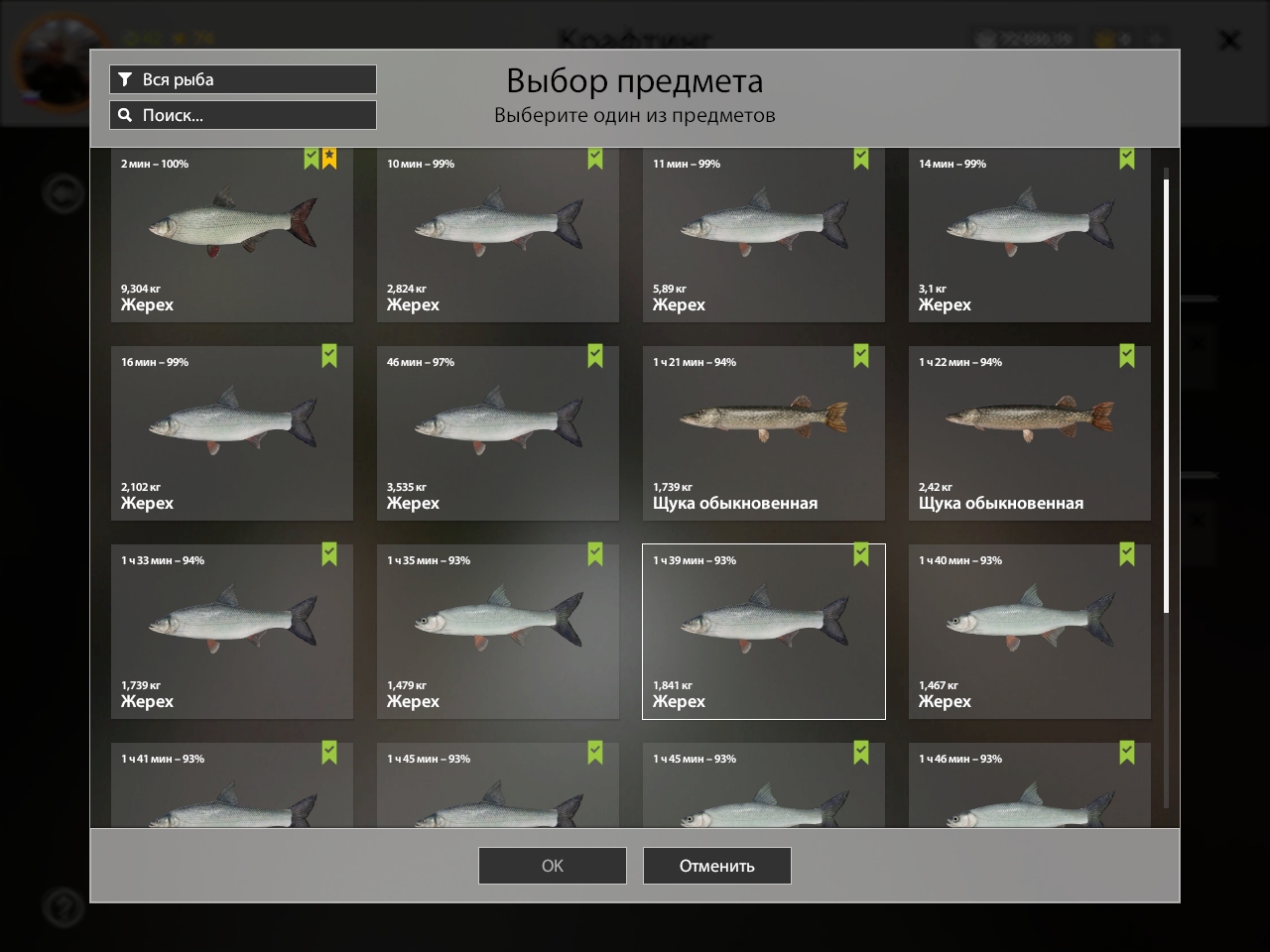Confirm selection with the OK button
The width and height of the screenshot is (1270, 952).
pos(552,866)
